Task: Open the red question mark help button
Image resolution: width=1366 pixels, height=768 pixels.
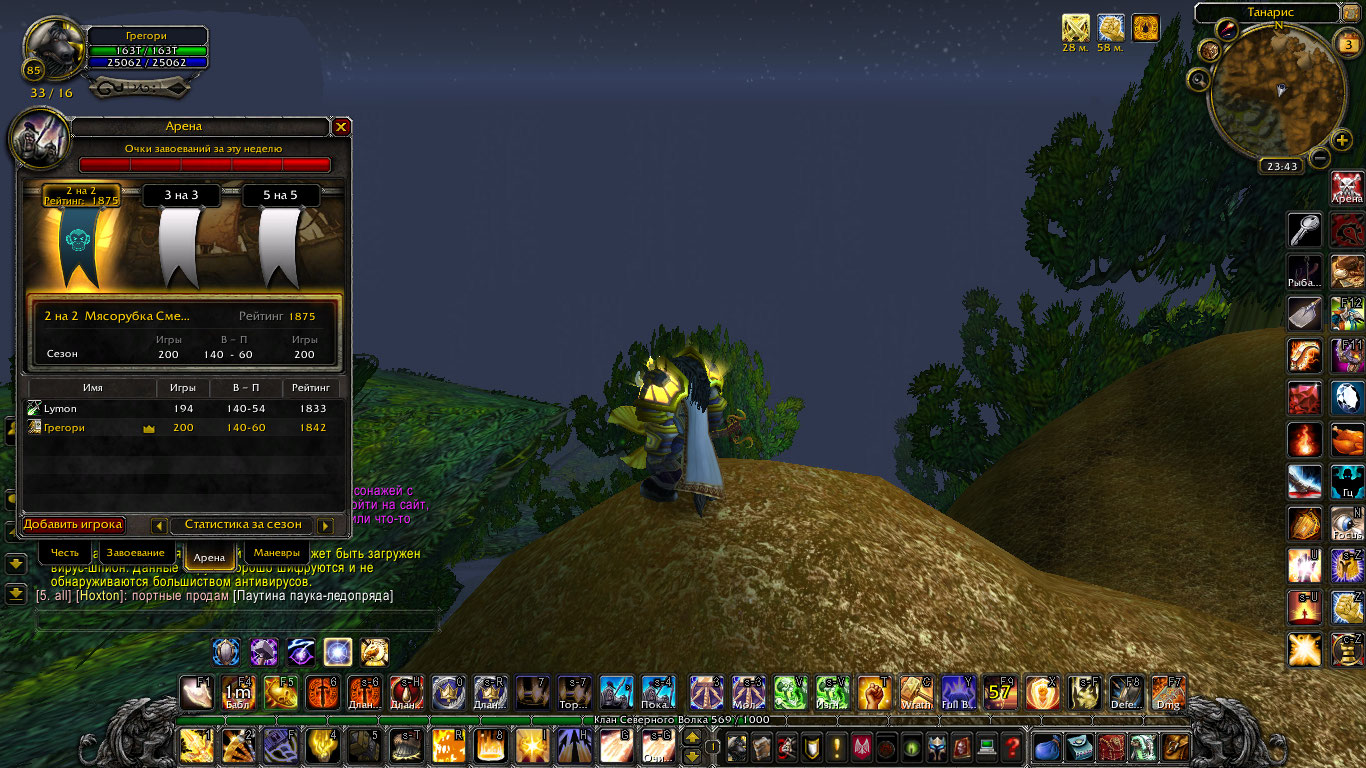Action: tap(1012, 747)
